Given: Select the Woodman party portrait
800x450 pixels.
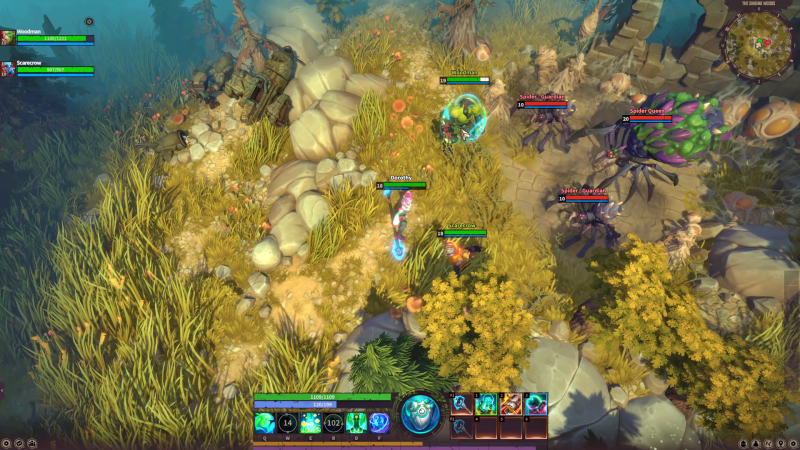Looking at the screenshot, I should 8,38.
